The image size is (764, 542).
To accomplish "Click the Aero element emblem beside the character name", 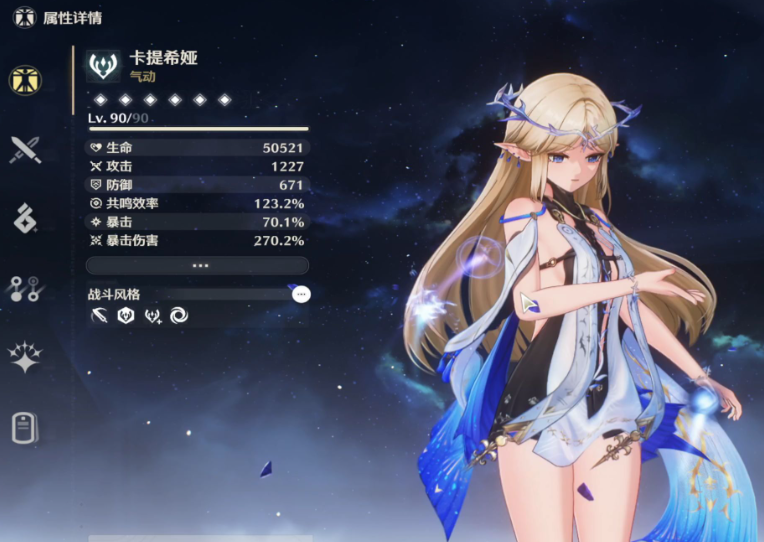I will pos(103,66).
